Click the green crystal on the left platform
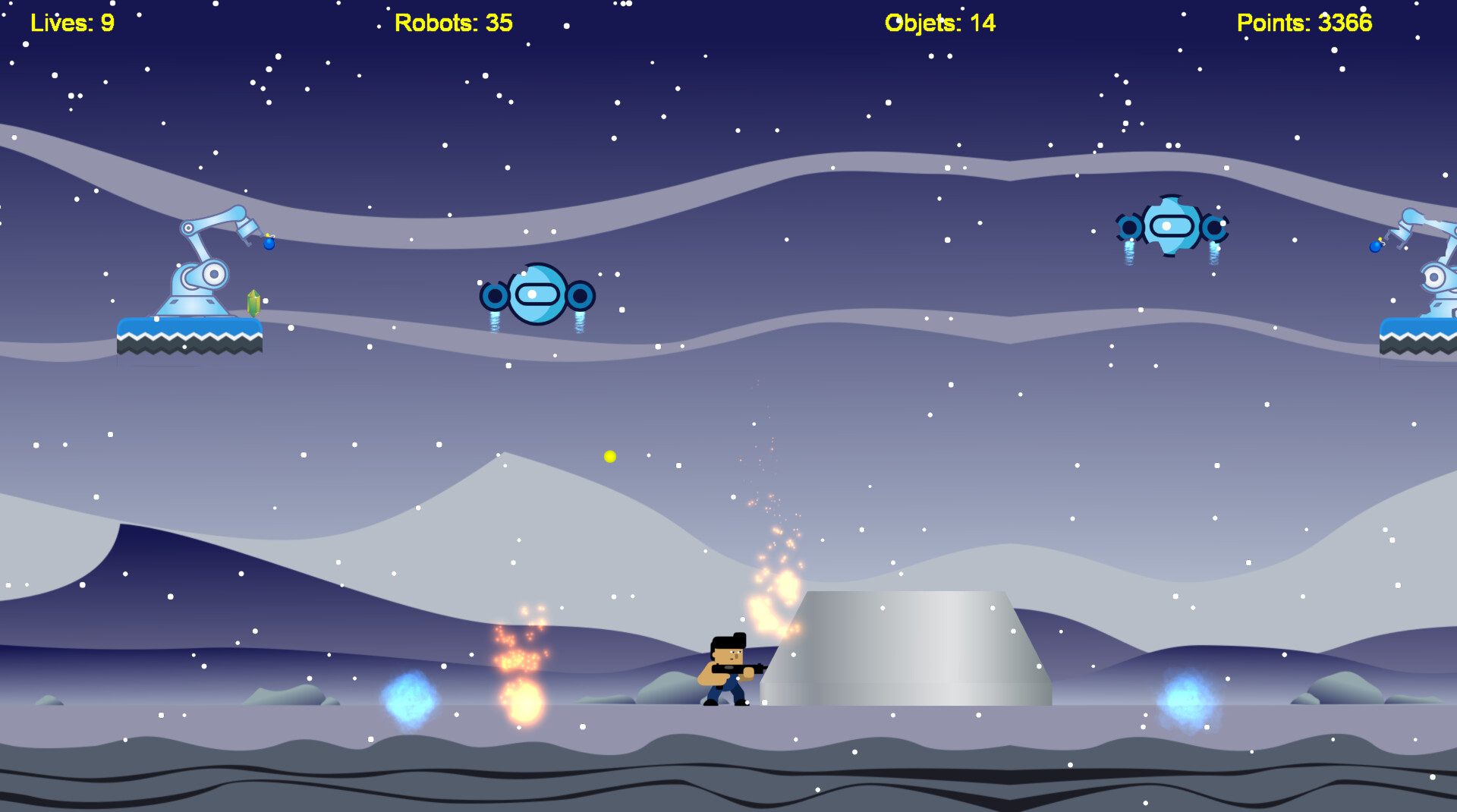 (253, 304)
